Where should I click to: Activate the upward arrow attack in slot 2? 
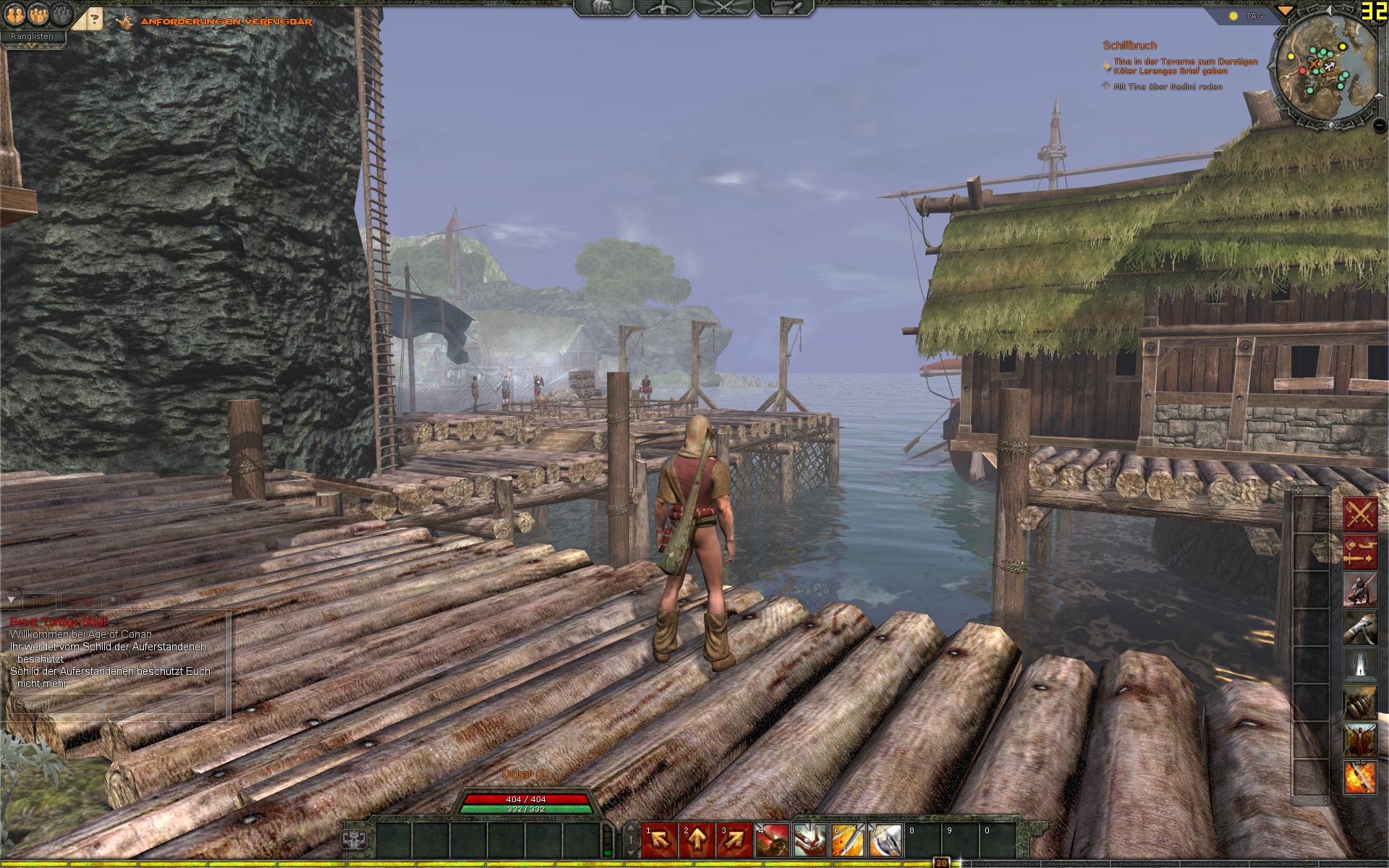697,841
